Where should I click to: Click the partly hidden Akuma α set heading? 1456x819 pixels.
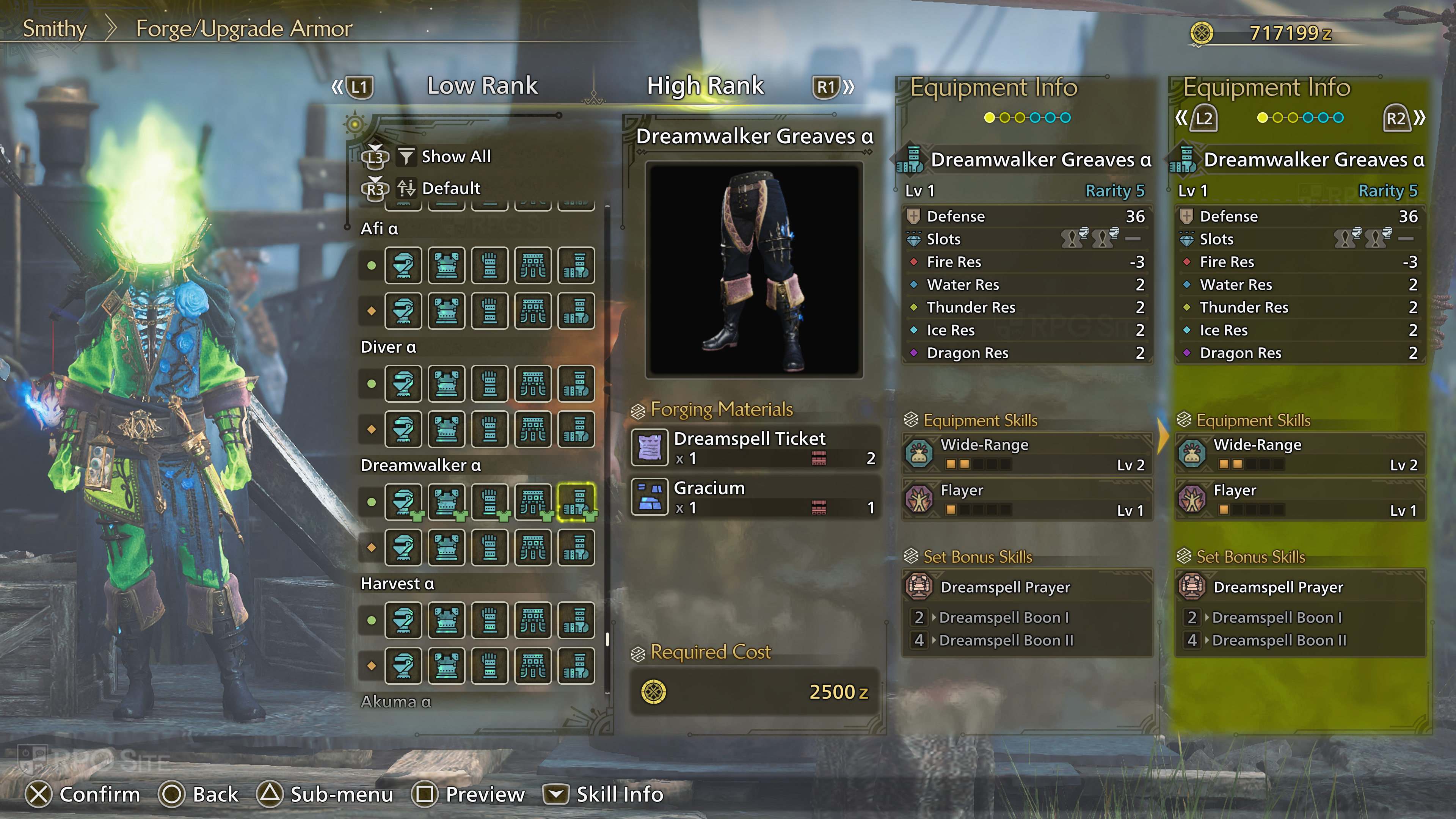(395, 701)
